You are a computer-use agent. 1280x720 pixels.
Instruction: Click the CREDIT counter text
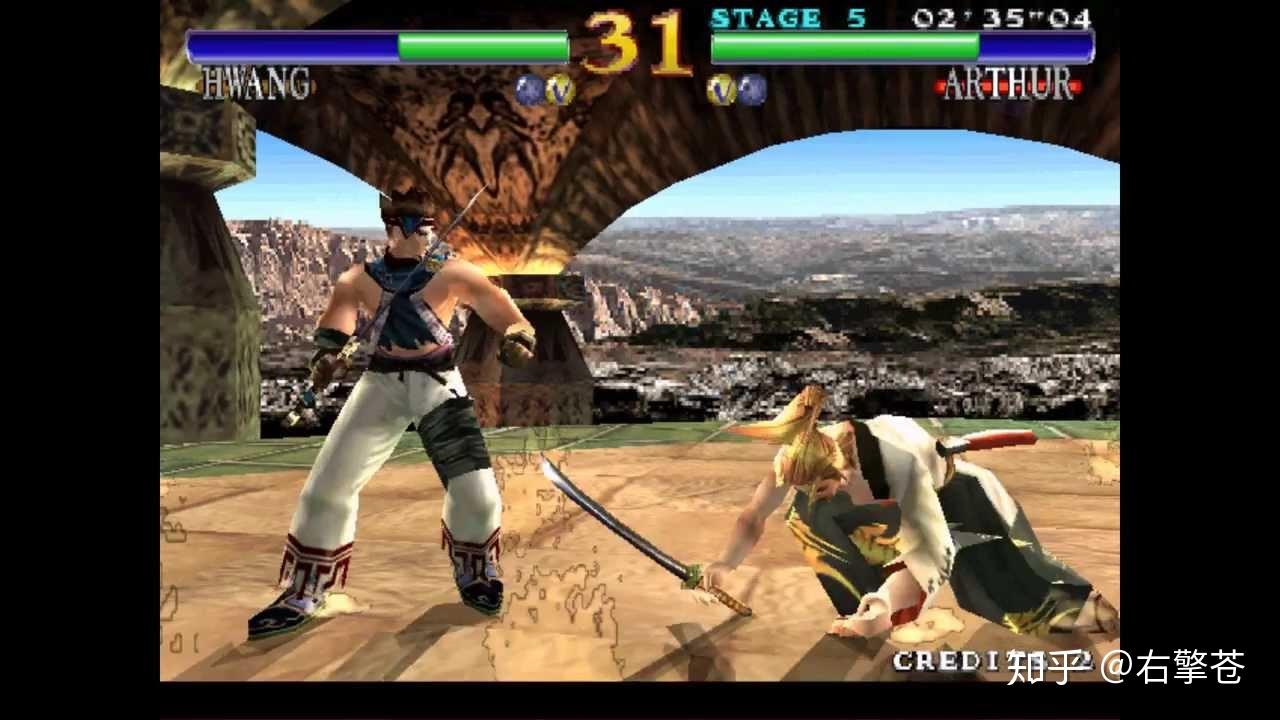point(945,661)
